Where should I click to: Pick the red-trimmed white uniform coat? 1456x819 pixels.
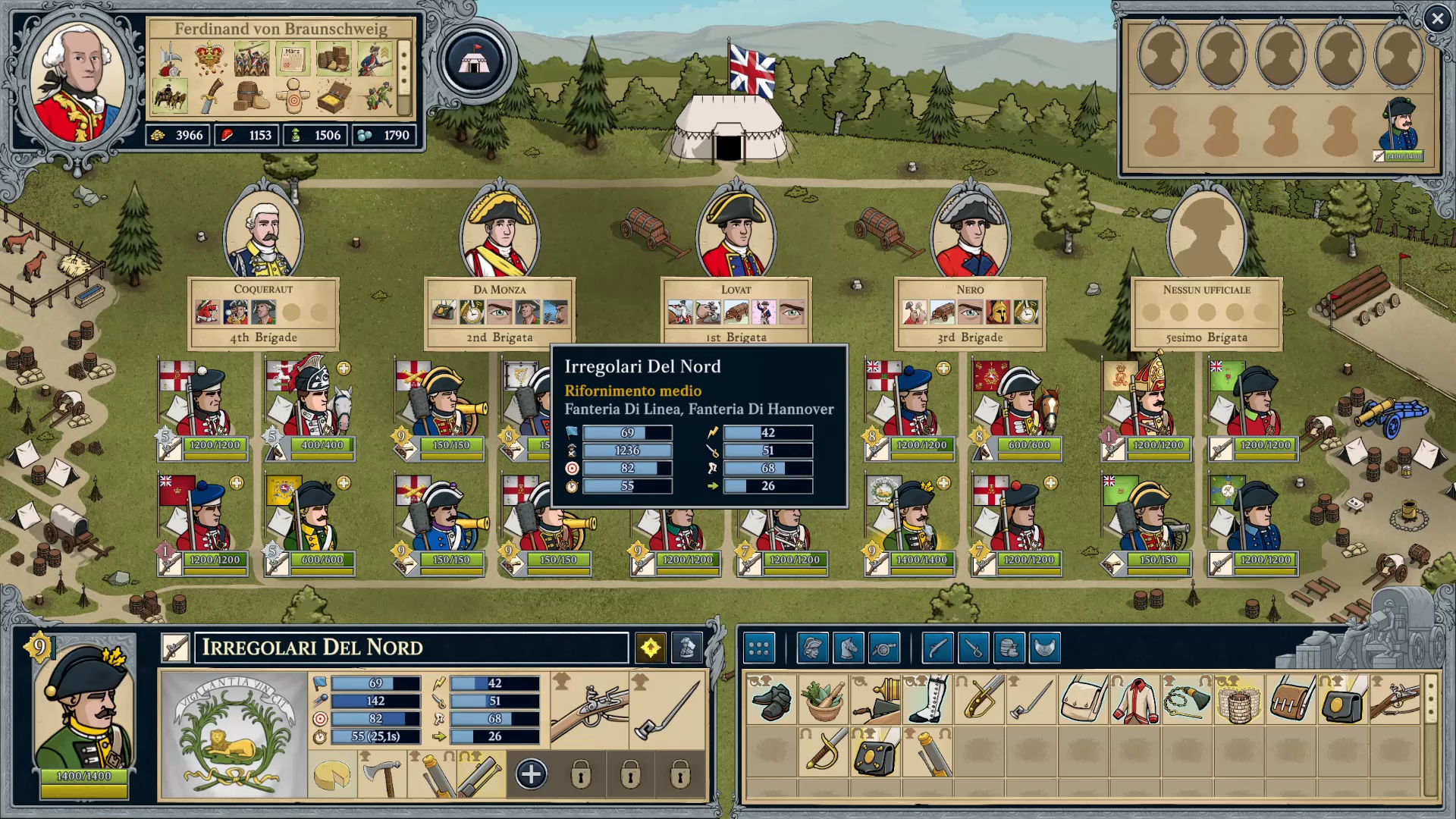1135,700
